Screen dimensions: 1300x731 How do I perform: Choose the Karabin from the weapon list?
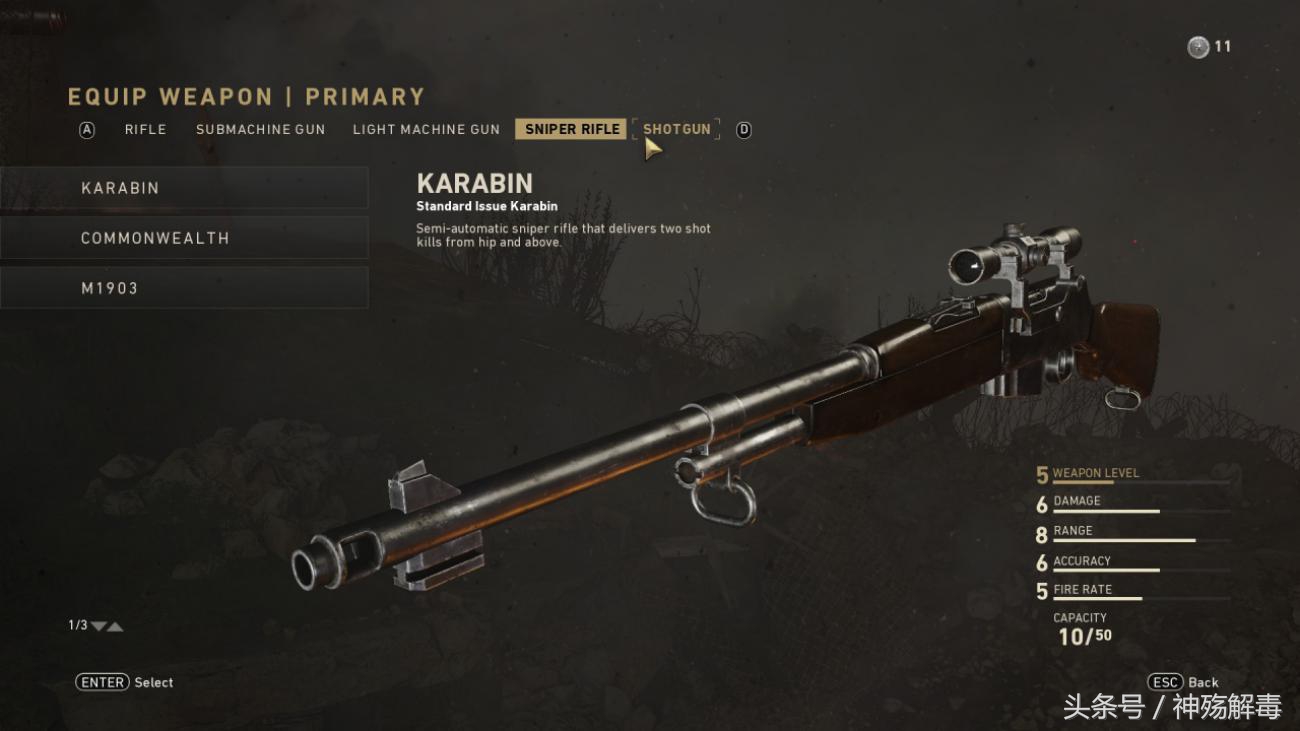click(184, 188)
